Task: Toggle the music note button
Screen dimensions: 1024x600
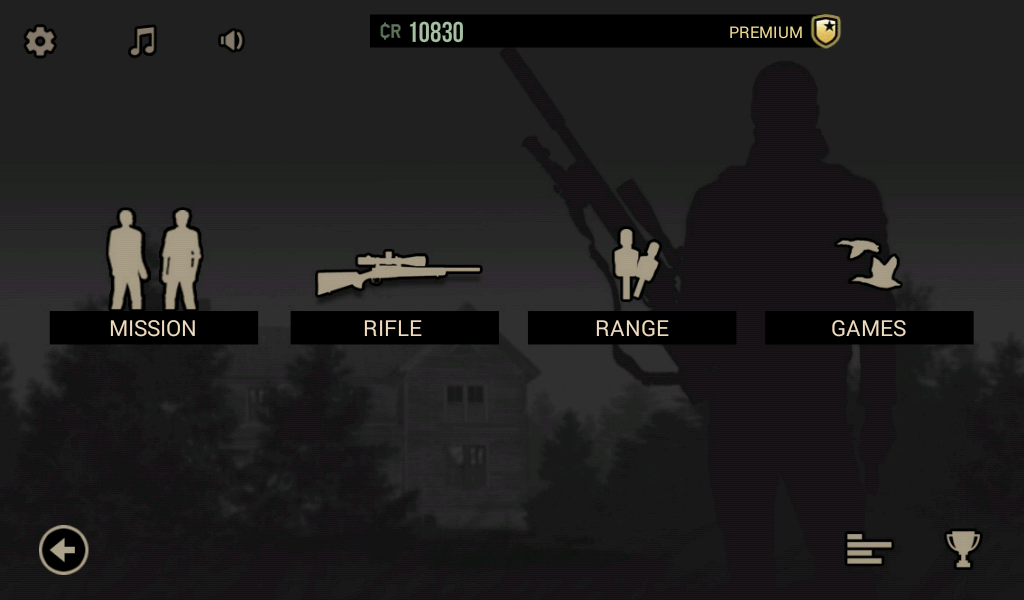Action: coord(143,41)
